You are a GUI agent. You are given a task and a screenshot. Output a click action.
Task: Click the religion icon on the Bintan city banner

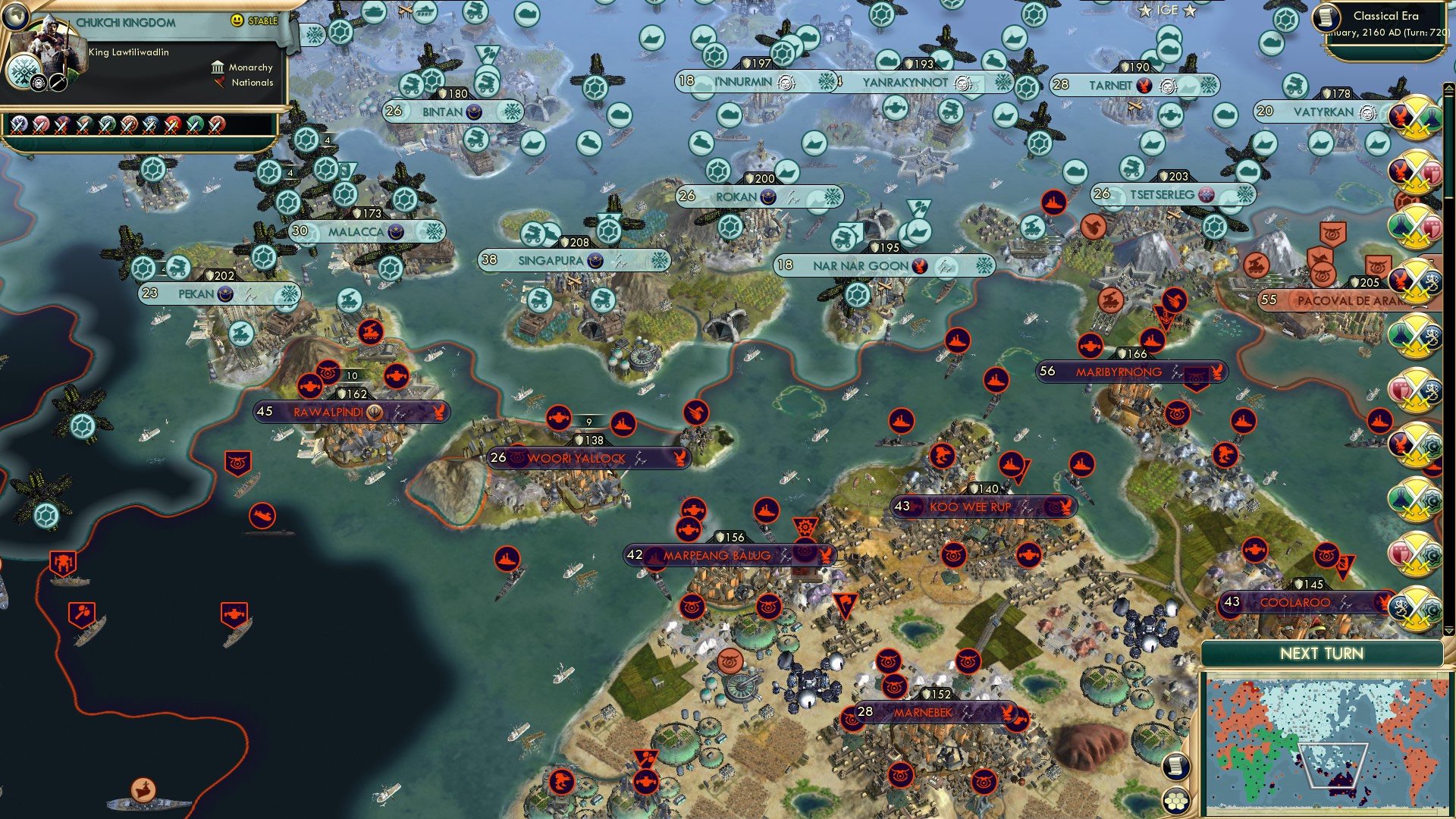474,112
